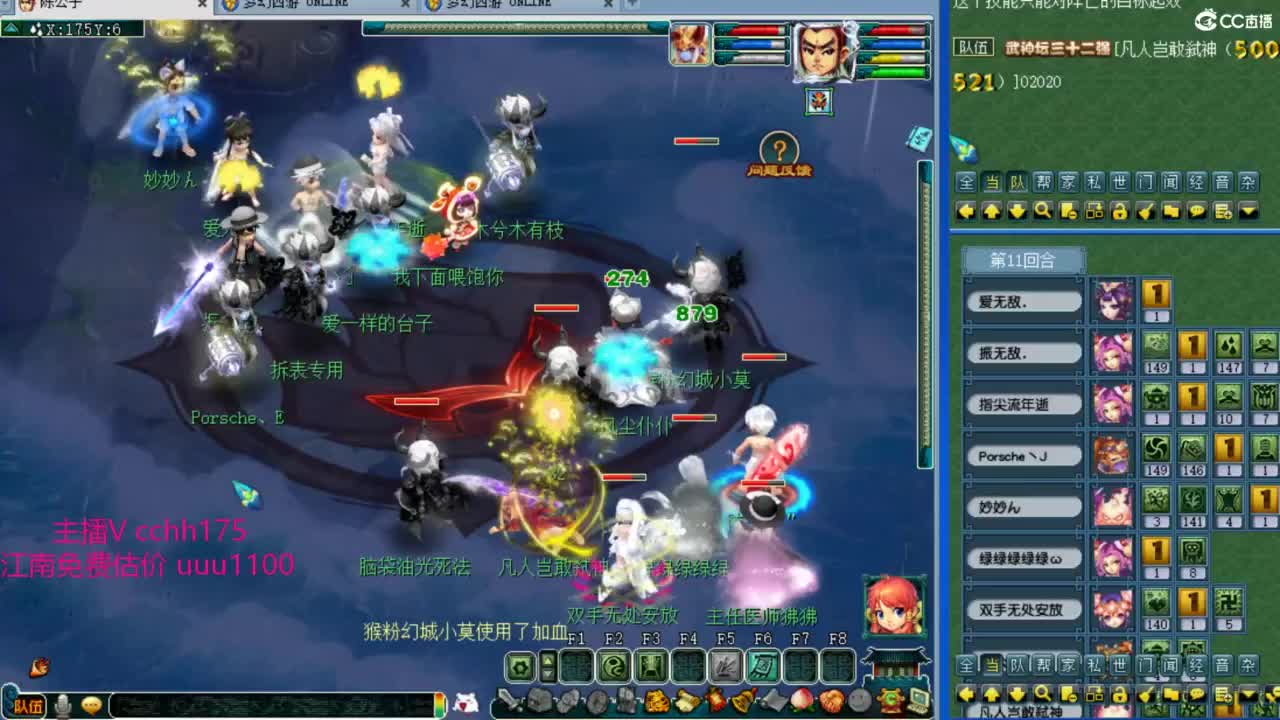Image resolution: width=1280 pixels, height=720 pixels.
Task: Select player 妙妙儿 in the battle list
Action: 1023,507
